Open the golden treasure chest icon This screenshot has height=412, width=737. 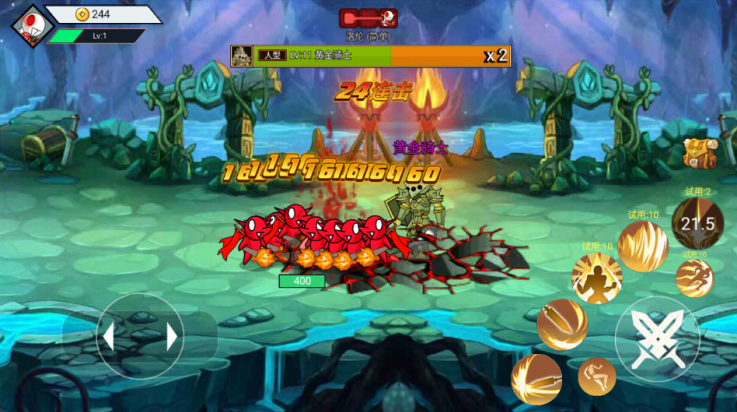[697, 152]
